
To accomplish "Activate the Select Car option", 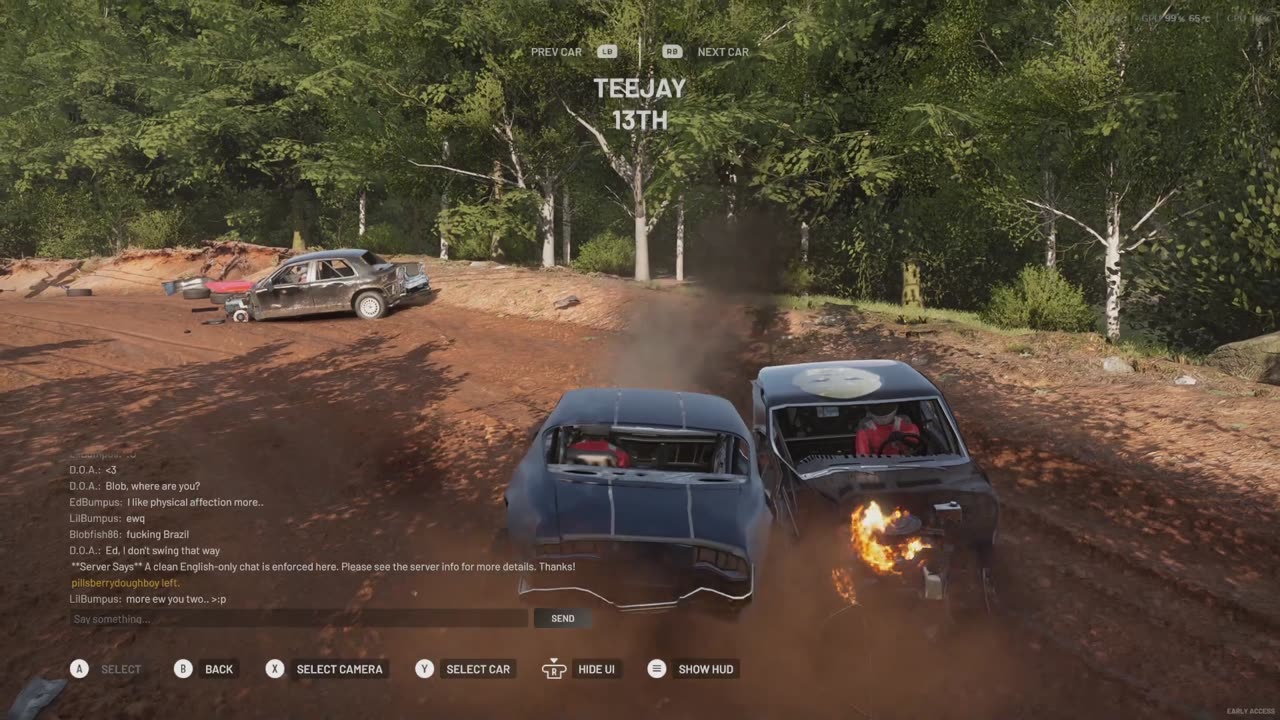I will pyautogui.click(x=478, y=669).
